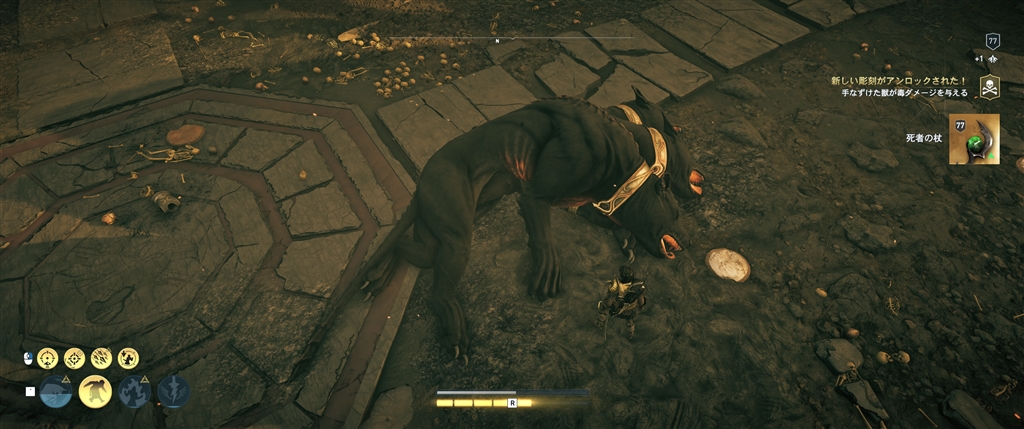Select the single crosshair ranged ability
This screenshot has width=1024, height=429.
tap(49, 358)
